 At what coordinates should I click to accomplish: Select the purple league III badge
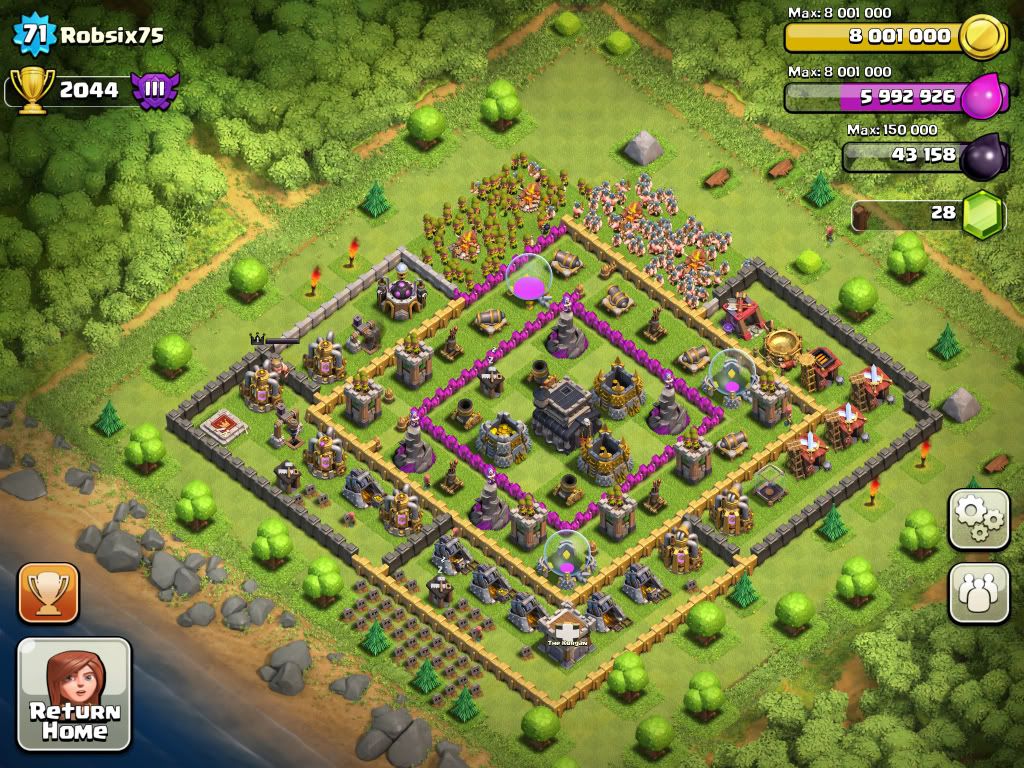(155, 89)
